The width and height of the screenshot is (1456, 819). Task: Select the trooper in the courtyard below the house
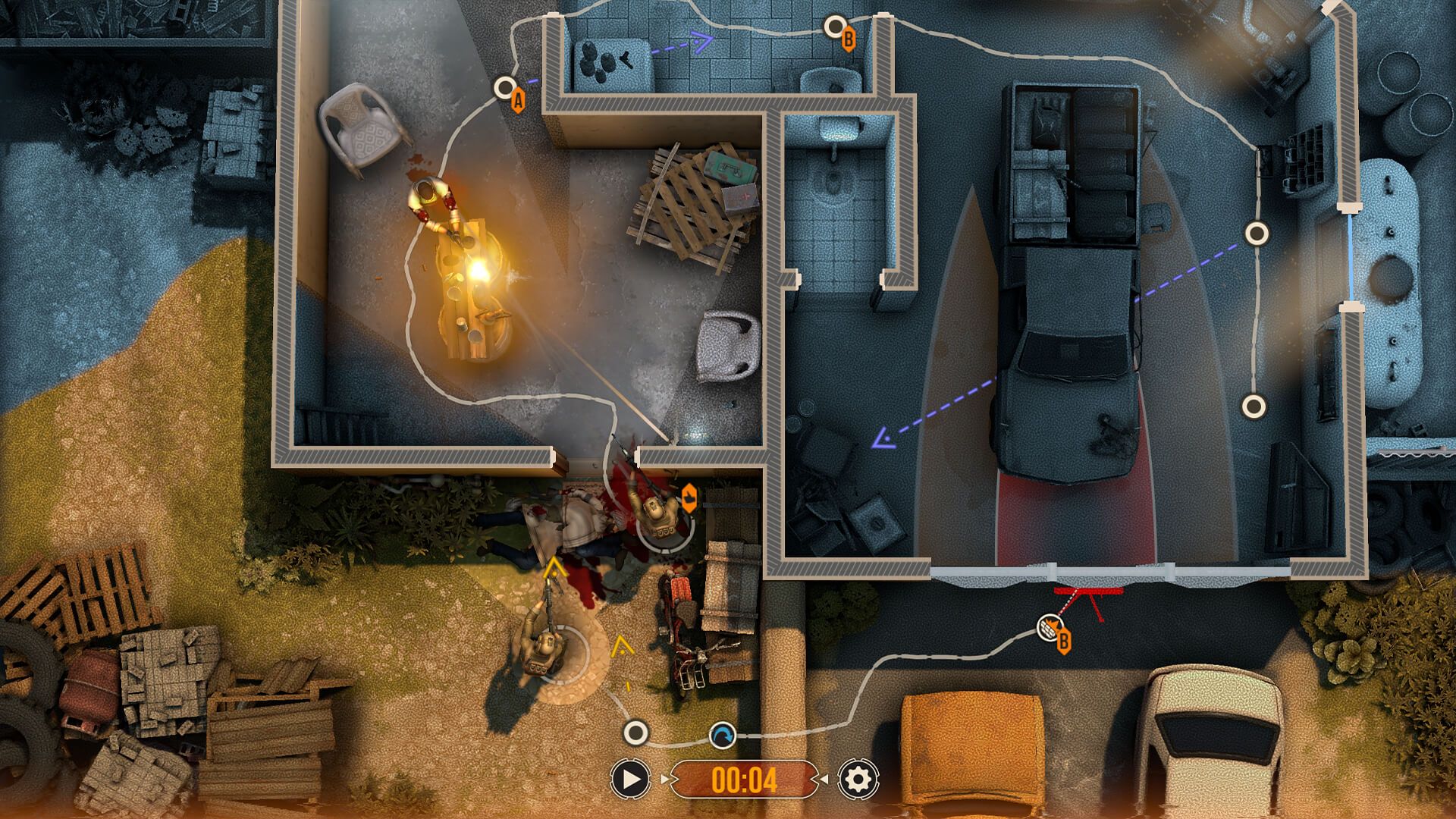tap(544, 648)
